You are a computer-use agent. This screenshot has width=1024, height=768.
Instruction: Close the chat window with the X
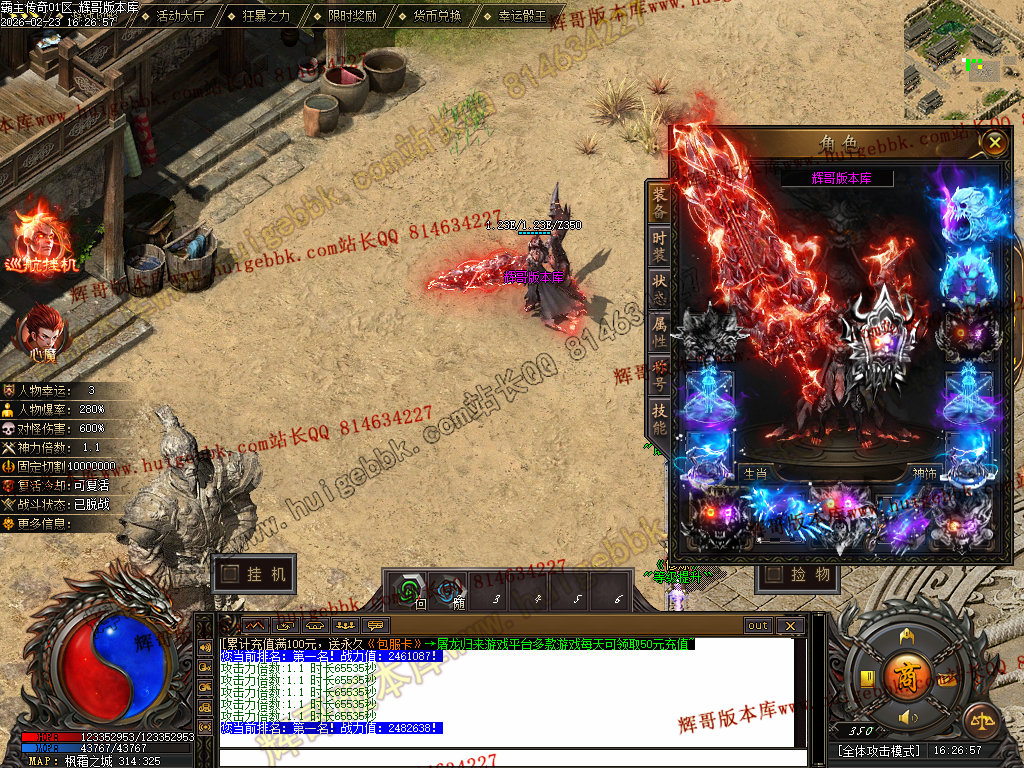790,626
